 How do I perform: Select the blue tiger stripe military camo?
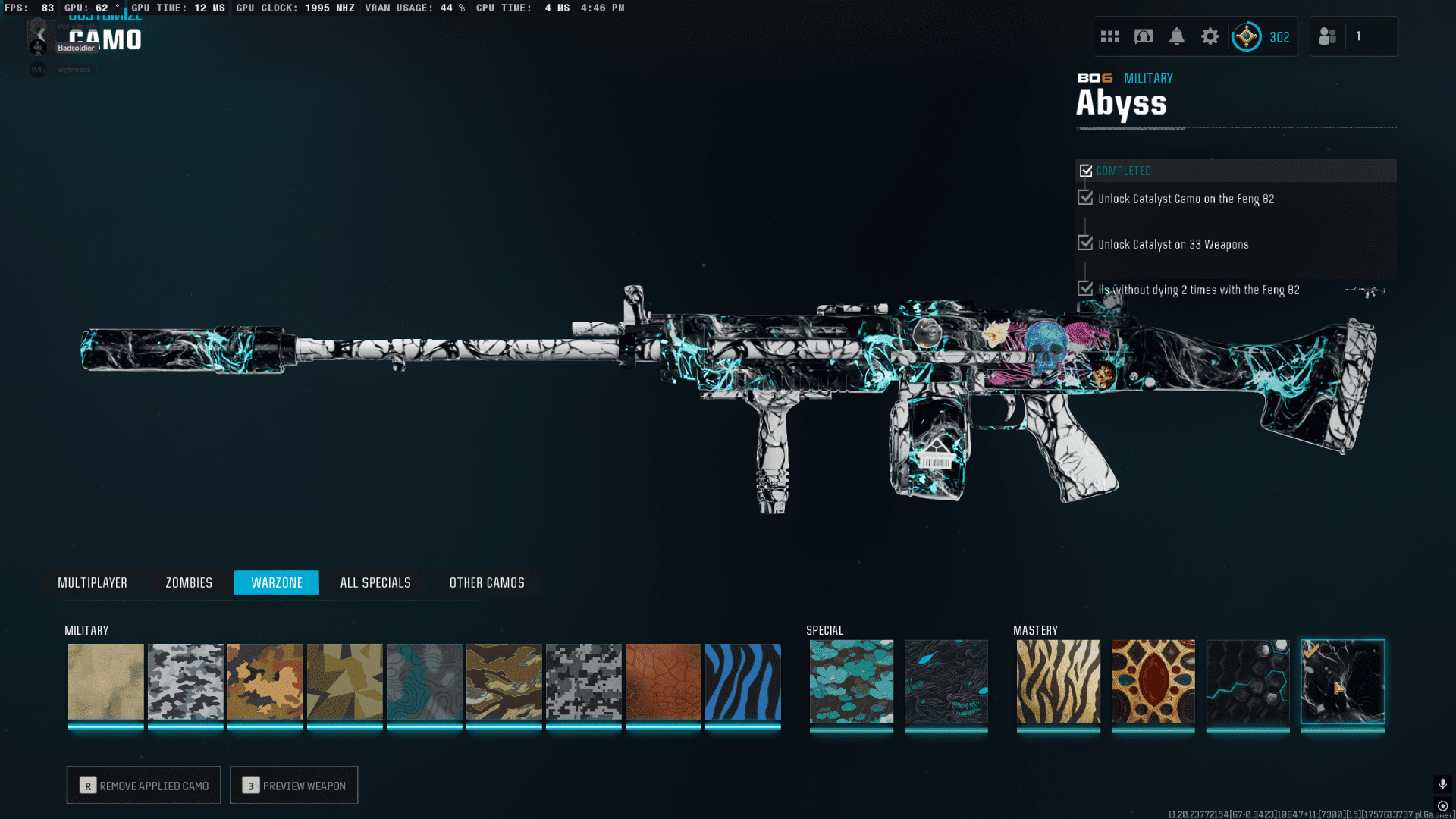pyautogui.click(x=742, y=682)
